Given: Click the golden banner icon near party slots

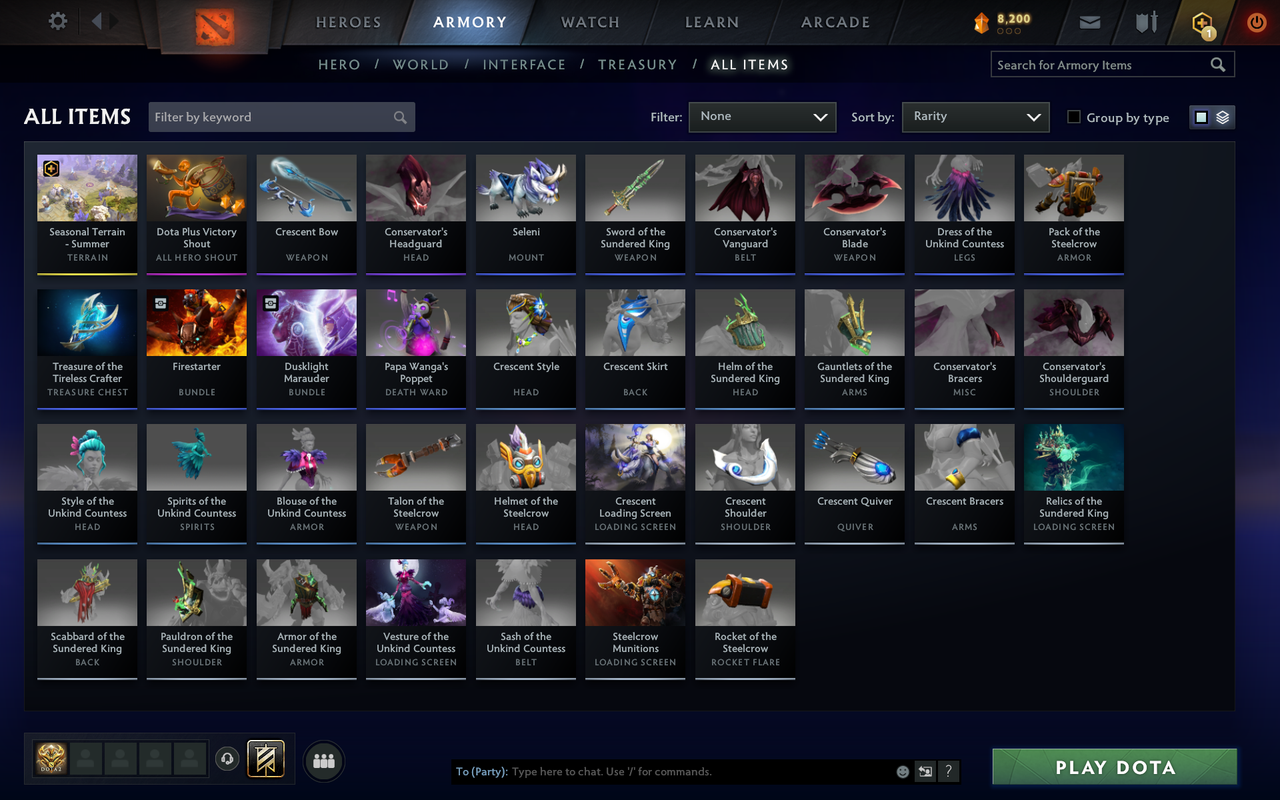Looking at the screenshot, I should tap(267, 760).
